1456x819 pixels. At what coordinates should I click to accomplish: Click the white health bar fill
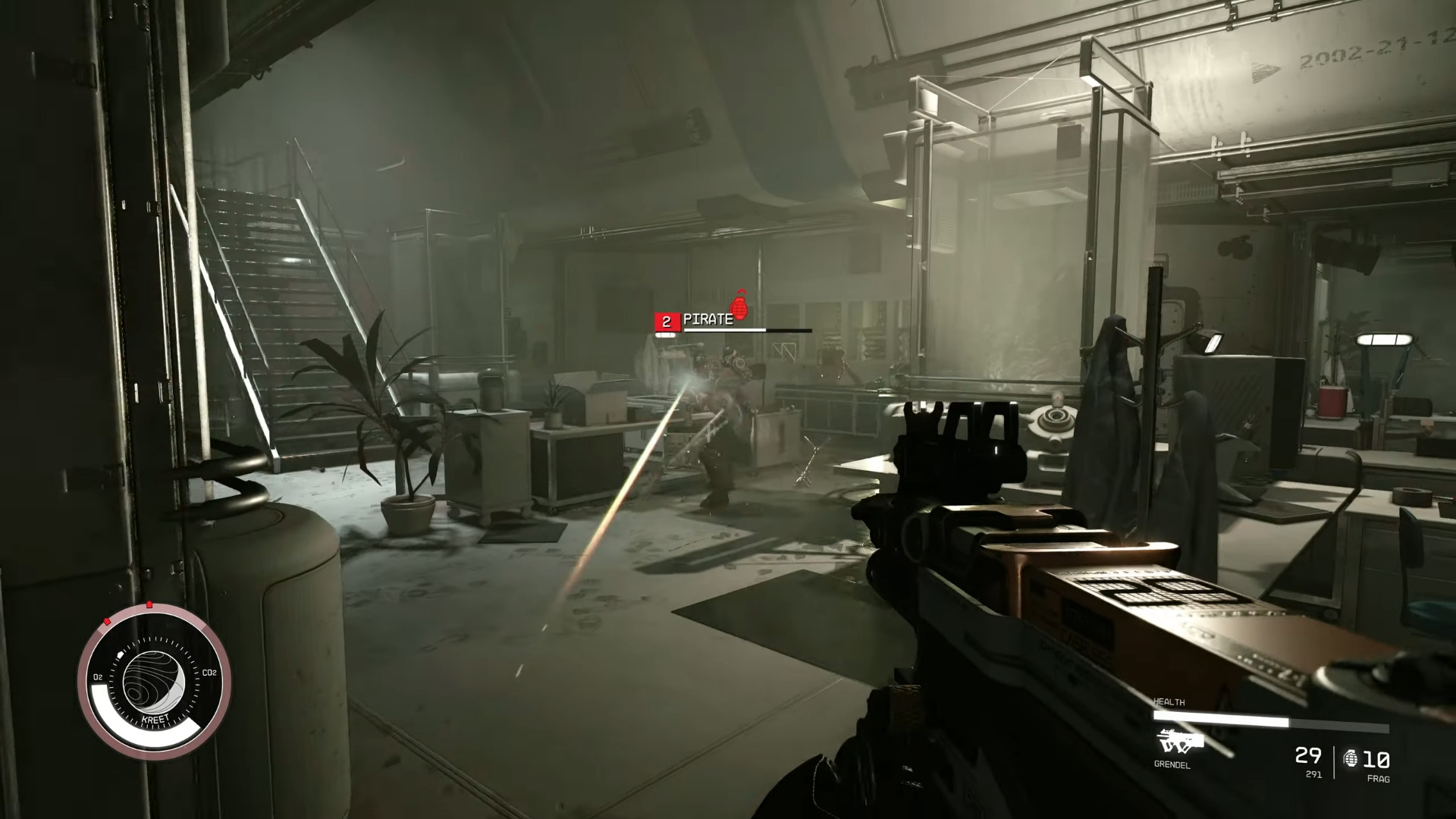point(1220,717)
